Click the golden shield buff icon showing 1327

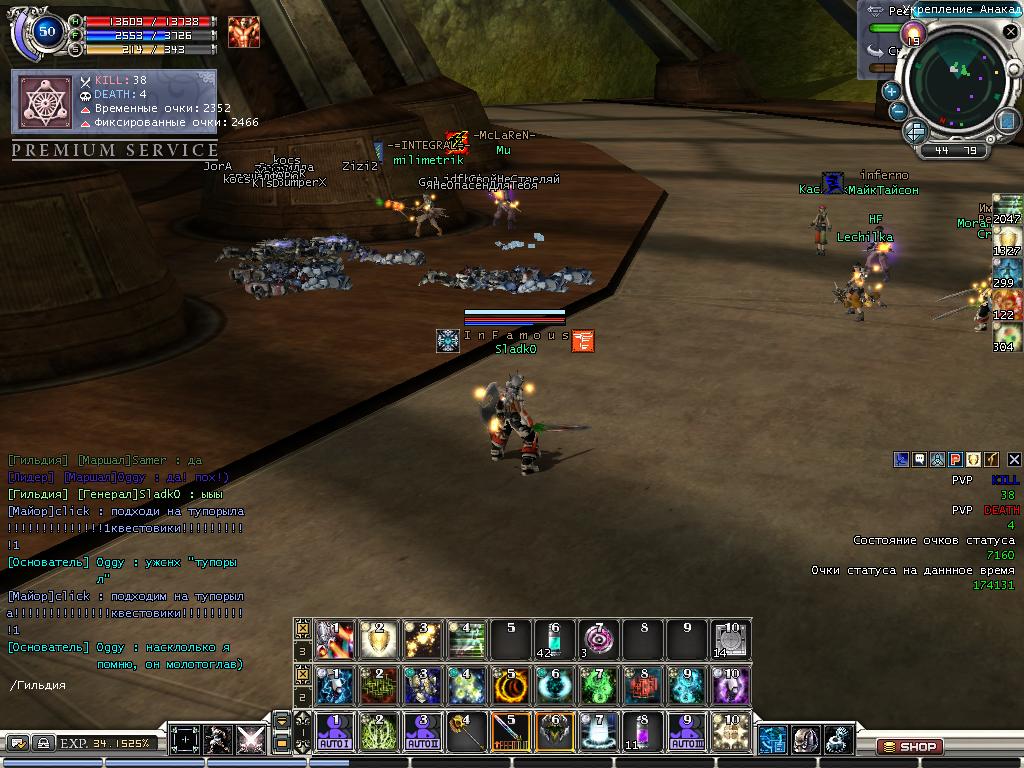pyautogui.click(x=1007, y=241)
